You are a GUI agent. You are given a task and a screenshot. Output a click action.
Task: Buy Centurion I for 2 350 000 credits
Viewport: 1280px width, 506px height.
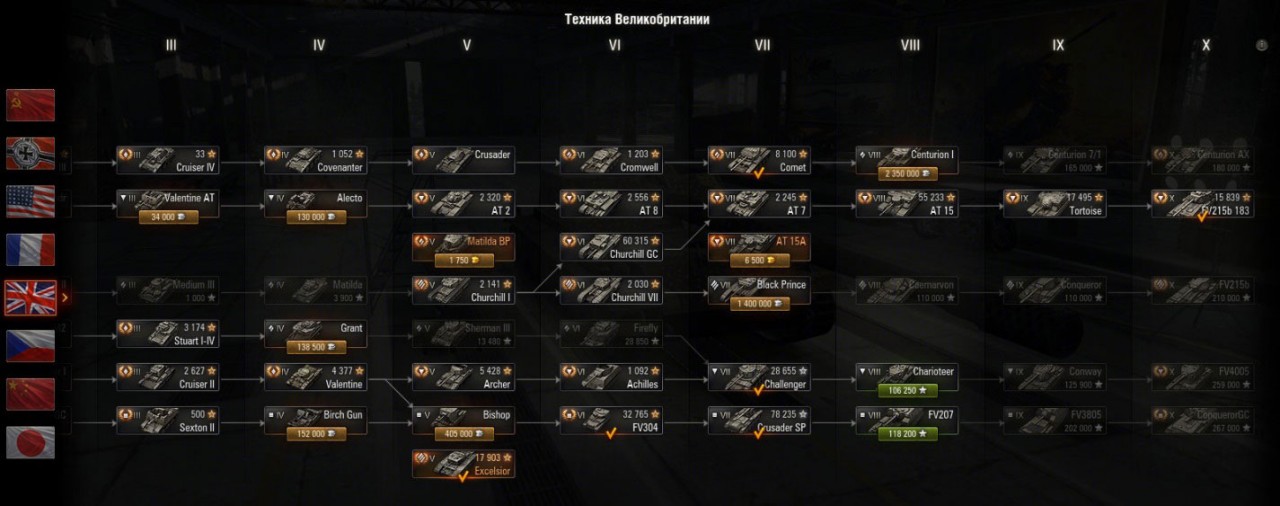coord(908,174)
